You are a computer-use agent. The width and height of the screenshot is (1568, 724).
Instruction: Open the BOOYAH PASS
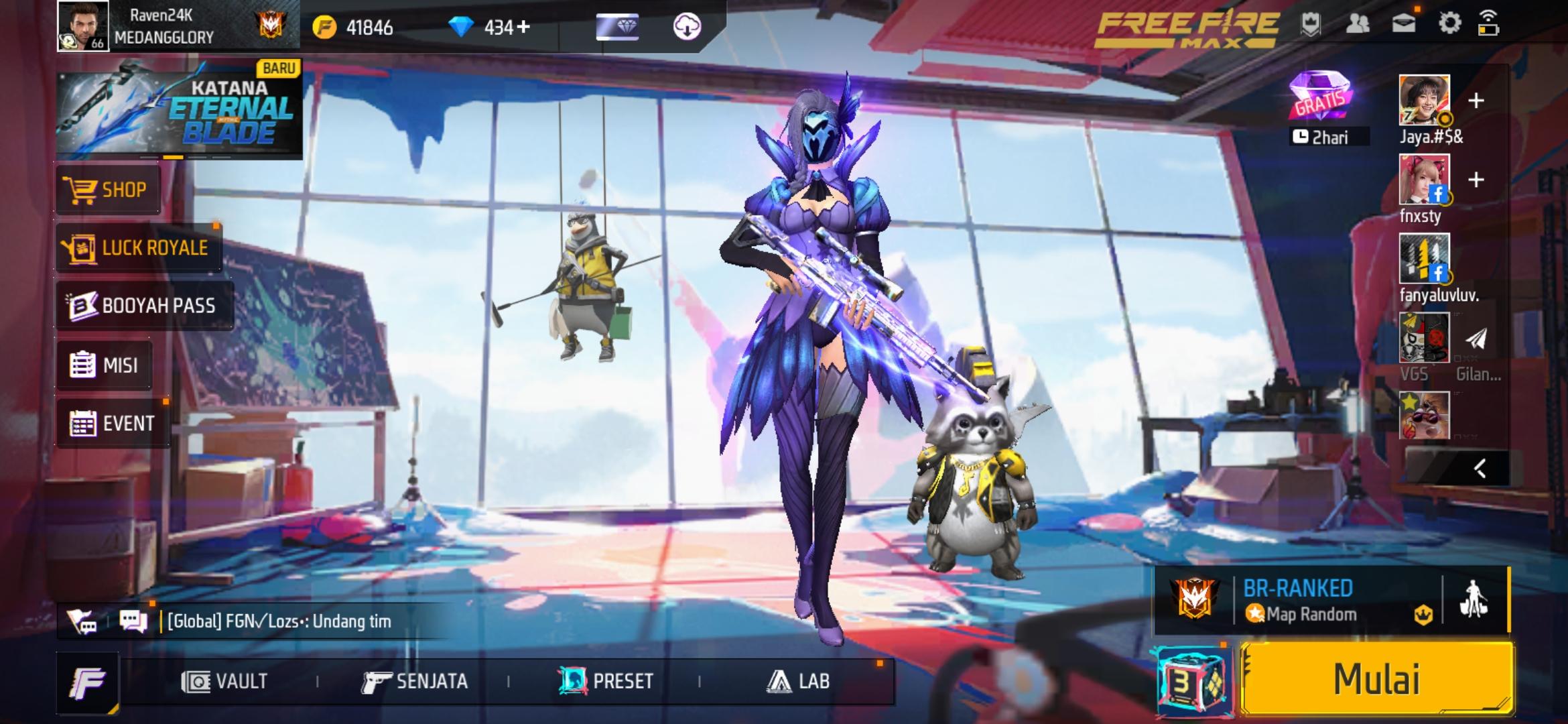click(x=144, y=306)
